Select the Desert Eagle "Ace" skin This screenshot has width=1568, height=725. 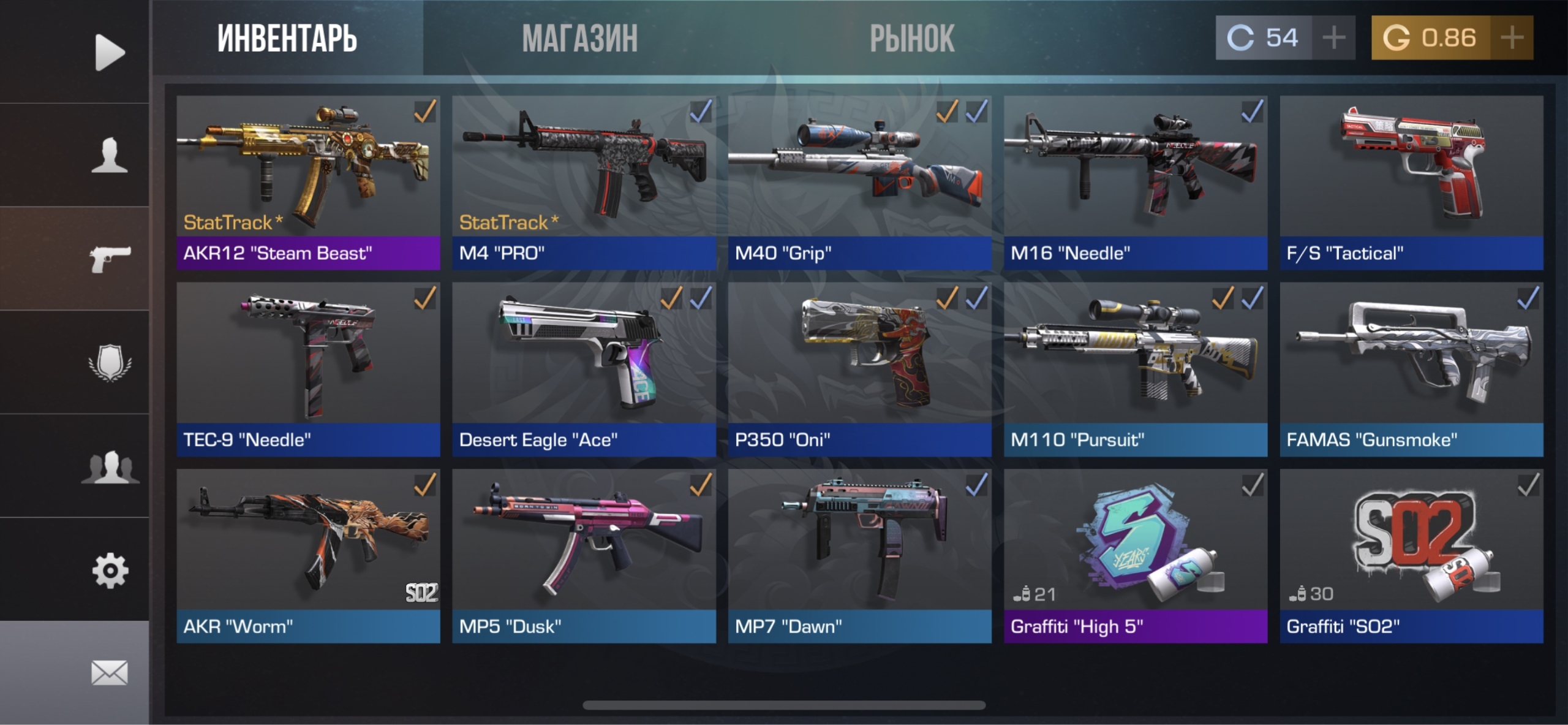coord(584,369)
